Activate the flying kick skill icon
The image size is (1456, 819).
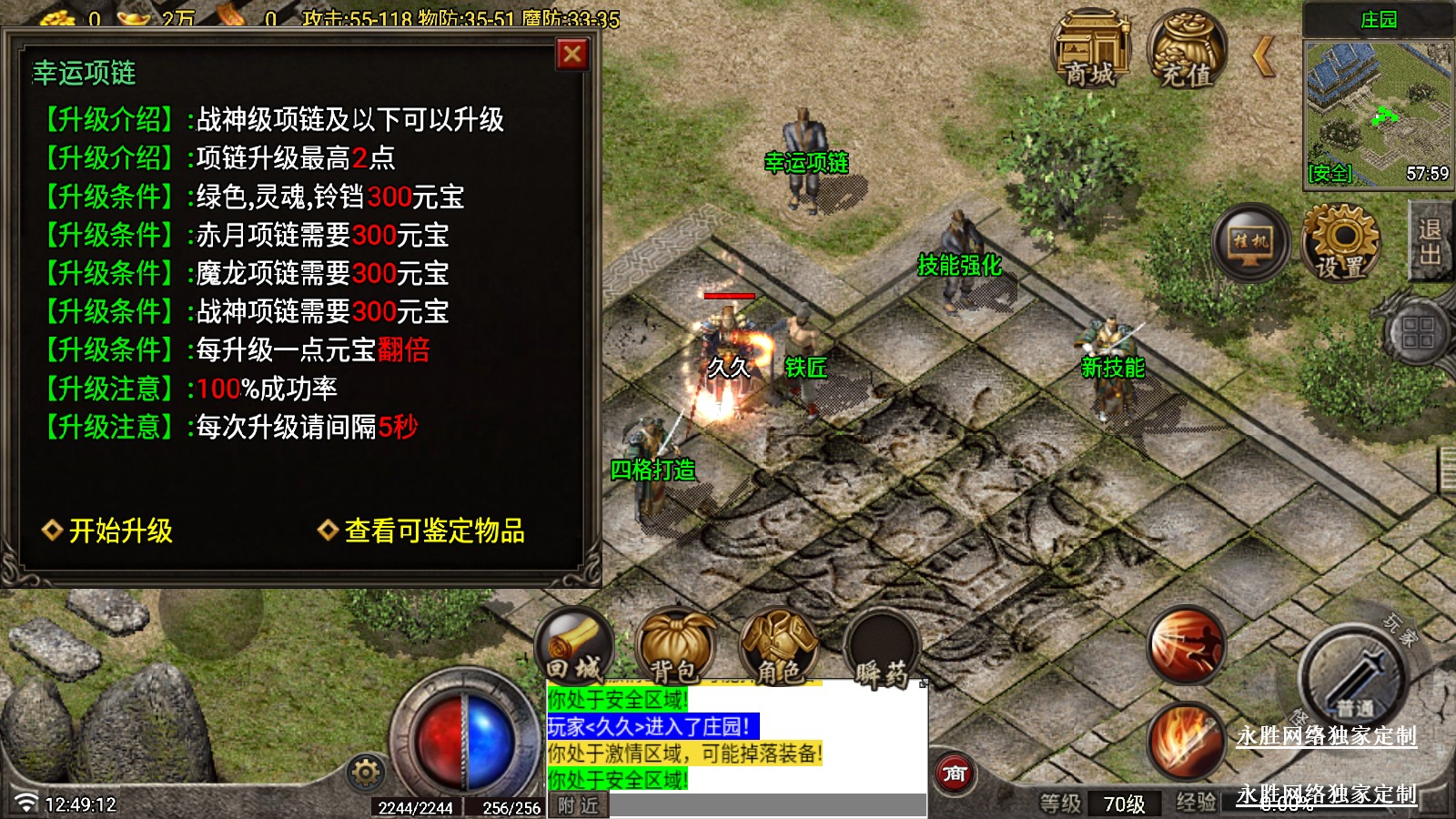(1185, 644)
